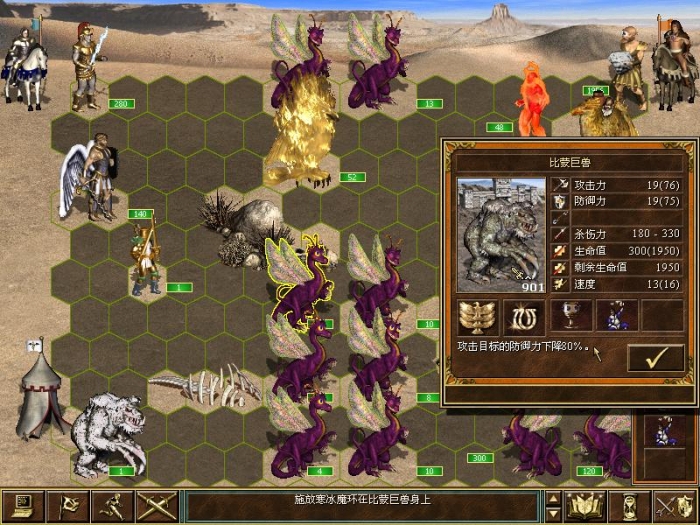Screen dimensions: 700x525
Task: Select the golden eagle morale icon
Action: 477,316
